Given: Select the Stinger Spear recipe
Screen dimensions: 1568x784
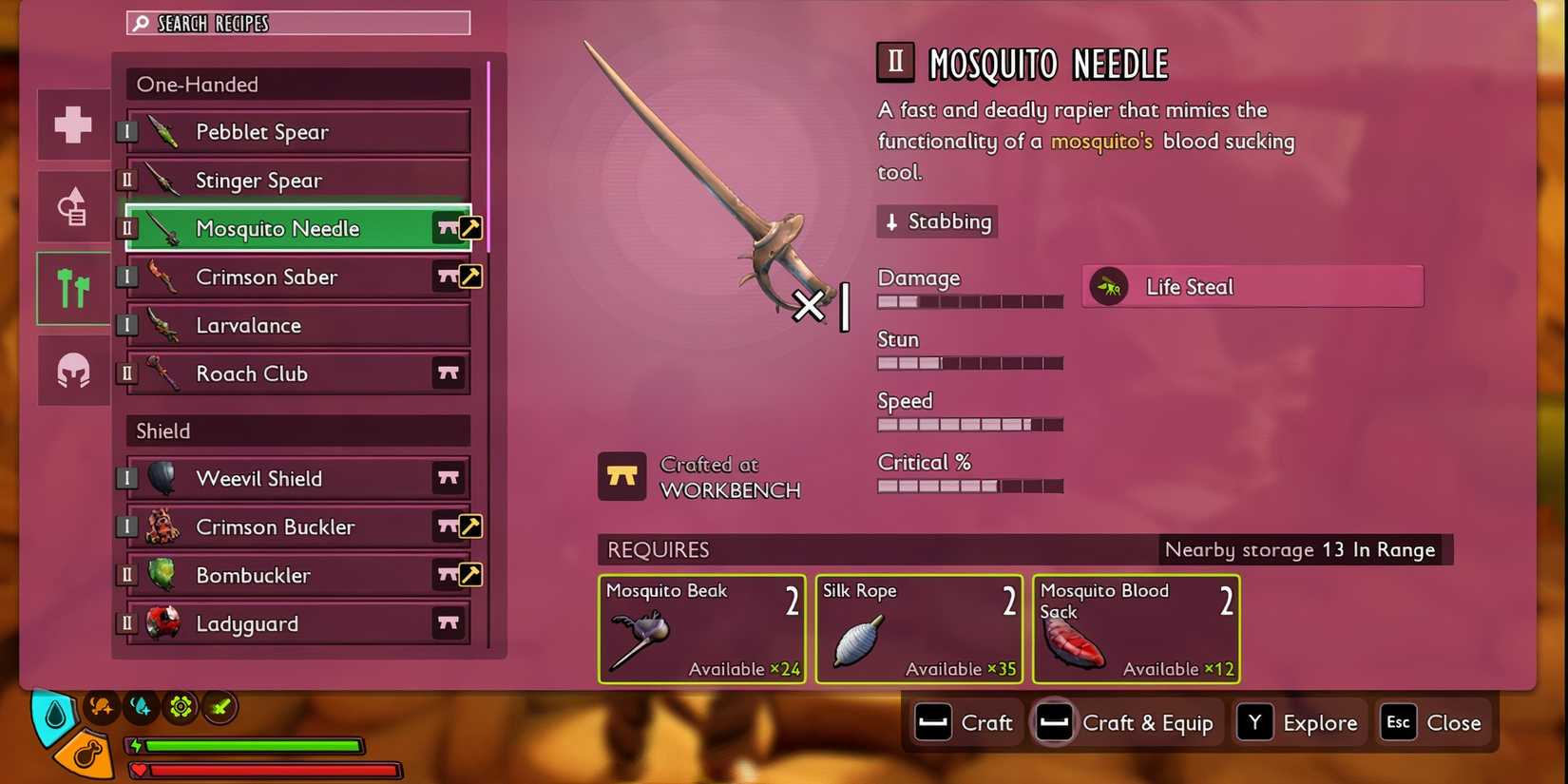Looking at the screenshot, I should [285, 180].
